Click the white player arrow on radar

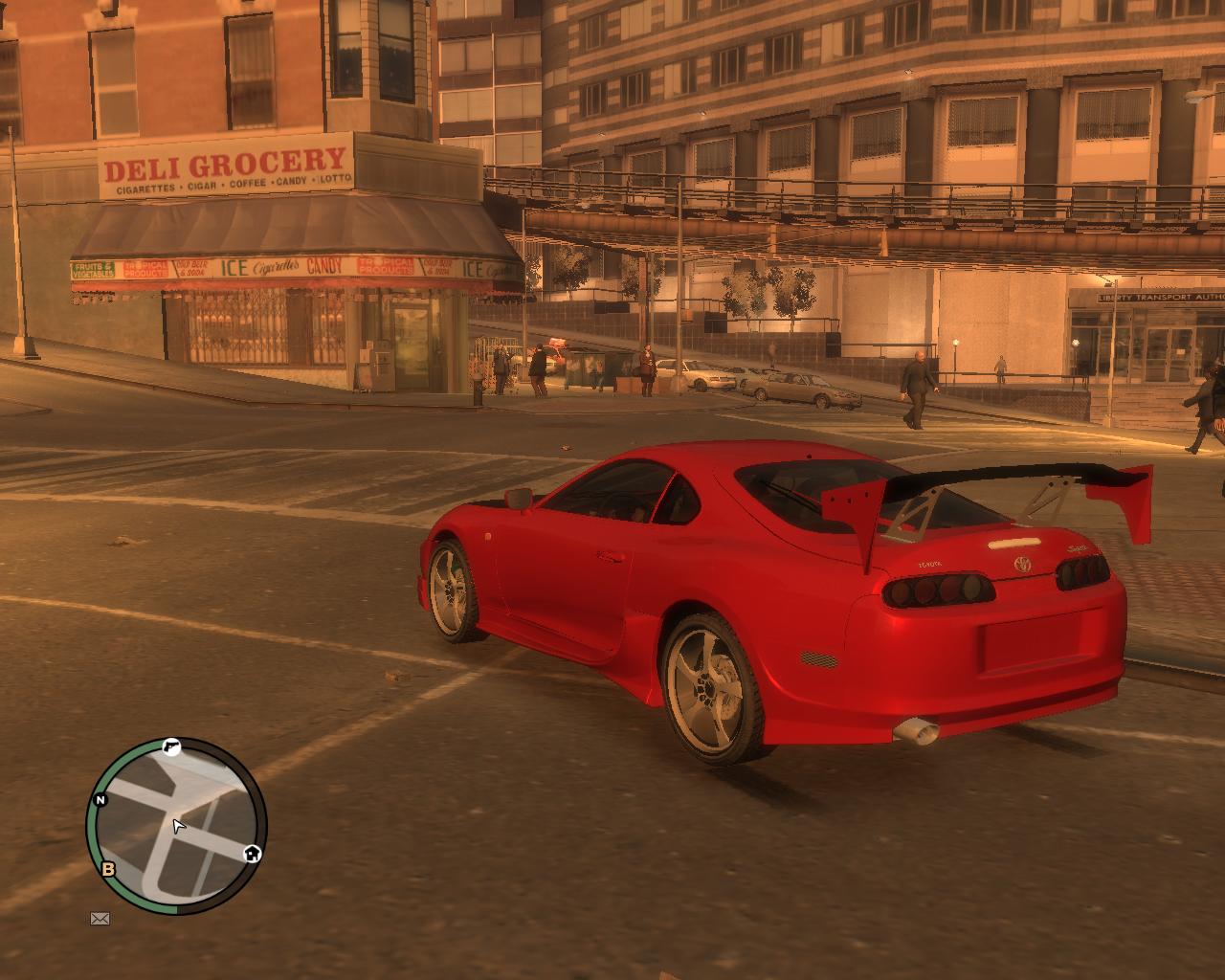tap(178, 827)
